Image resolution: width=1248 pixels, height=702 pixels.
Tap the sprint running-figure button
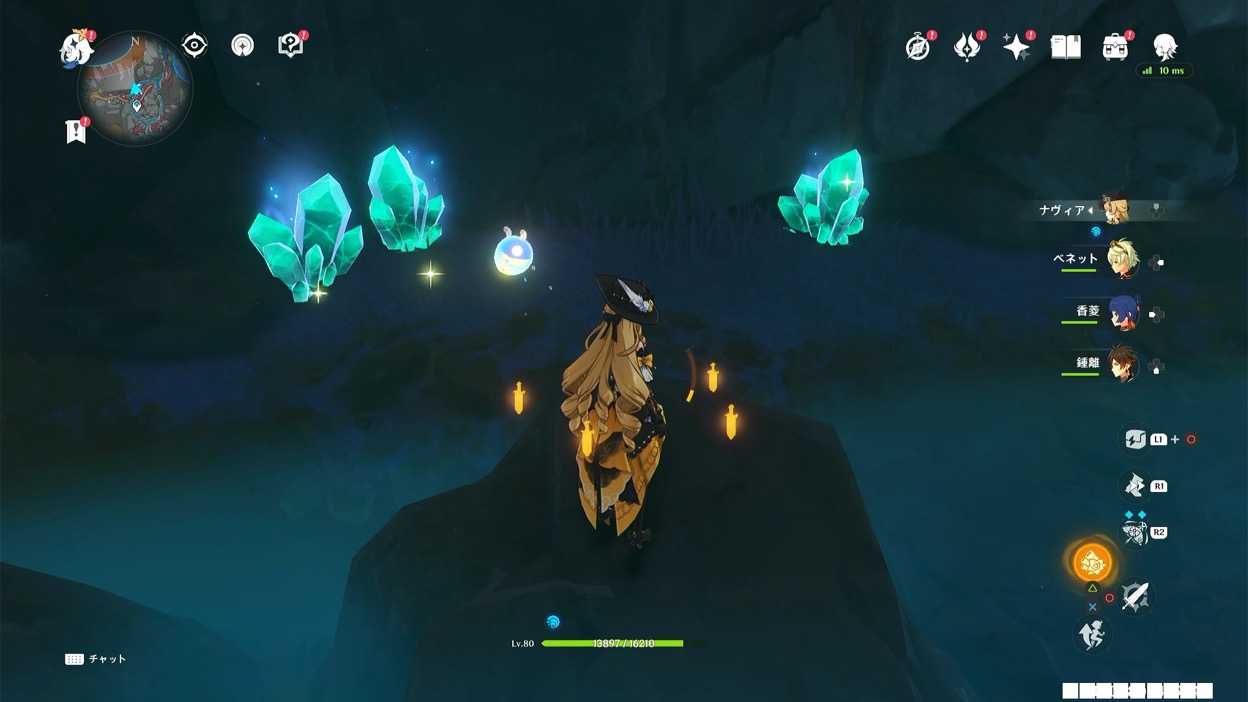pyautogui.click(x=1092, y=634)
